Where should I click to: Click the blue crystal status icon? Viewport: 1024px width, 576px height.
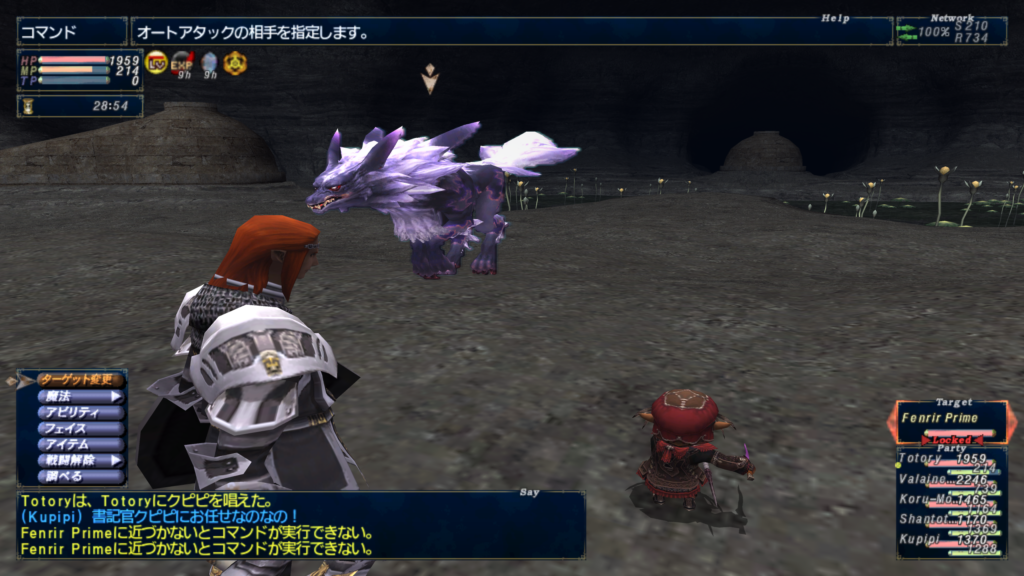pyautogui.click(x=209, y=64)
